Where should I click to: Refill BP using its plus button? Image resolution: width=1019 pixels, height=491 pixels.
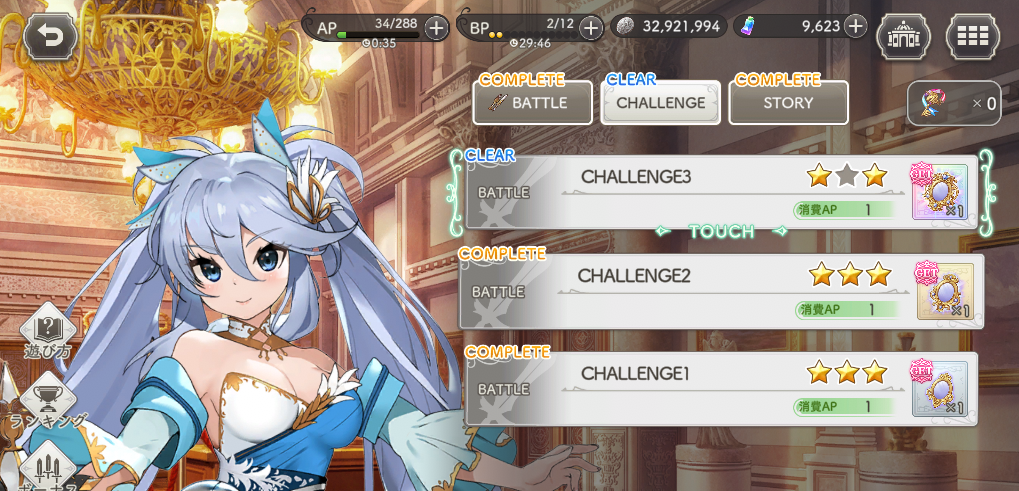click(591, 27)
